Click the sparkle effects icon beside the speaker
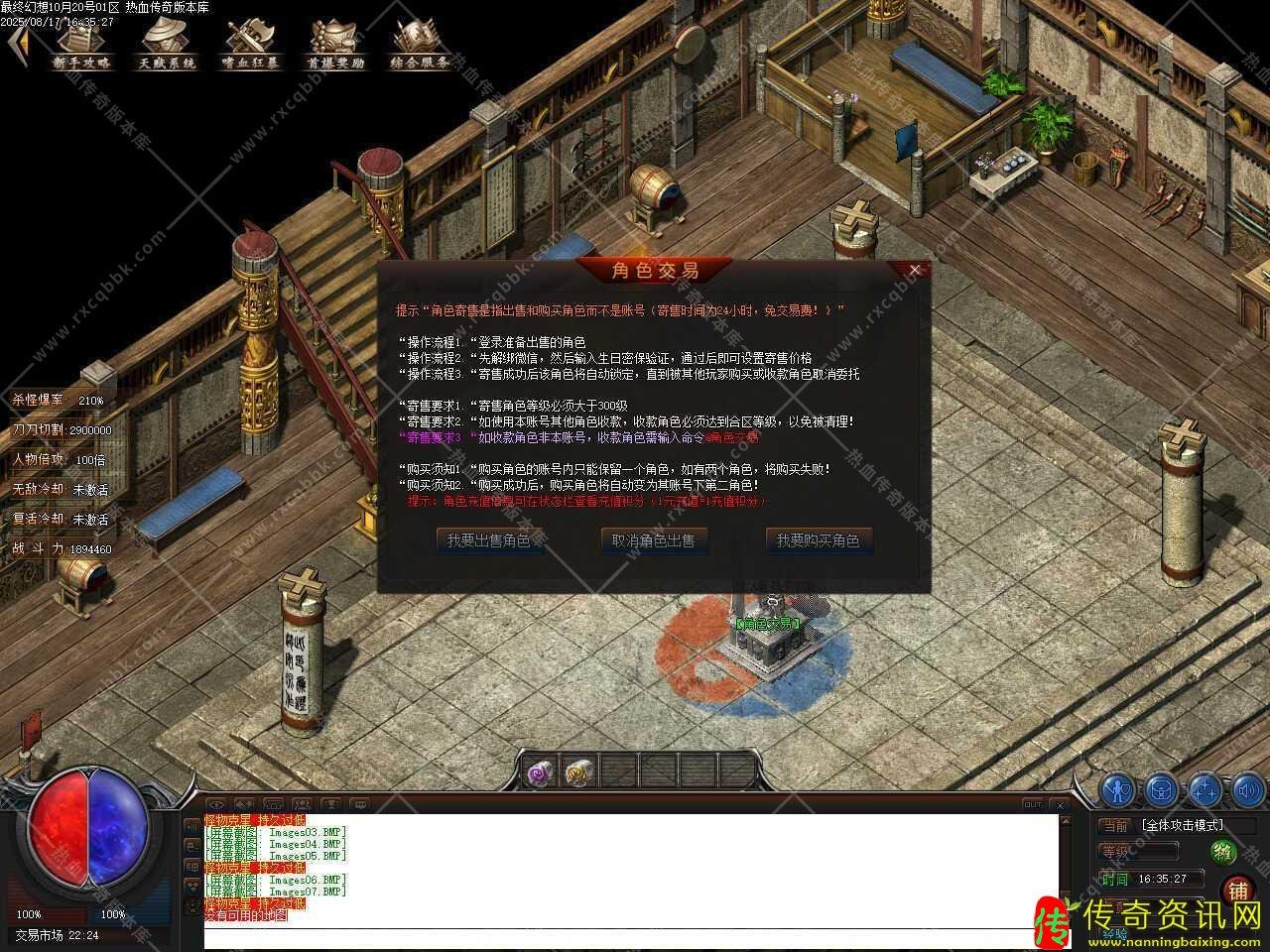Viewport: 1270px width, 952px height. point(1204,791)
